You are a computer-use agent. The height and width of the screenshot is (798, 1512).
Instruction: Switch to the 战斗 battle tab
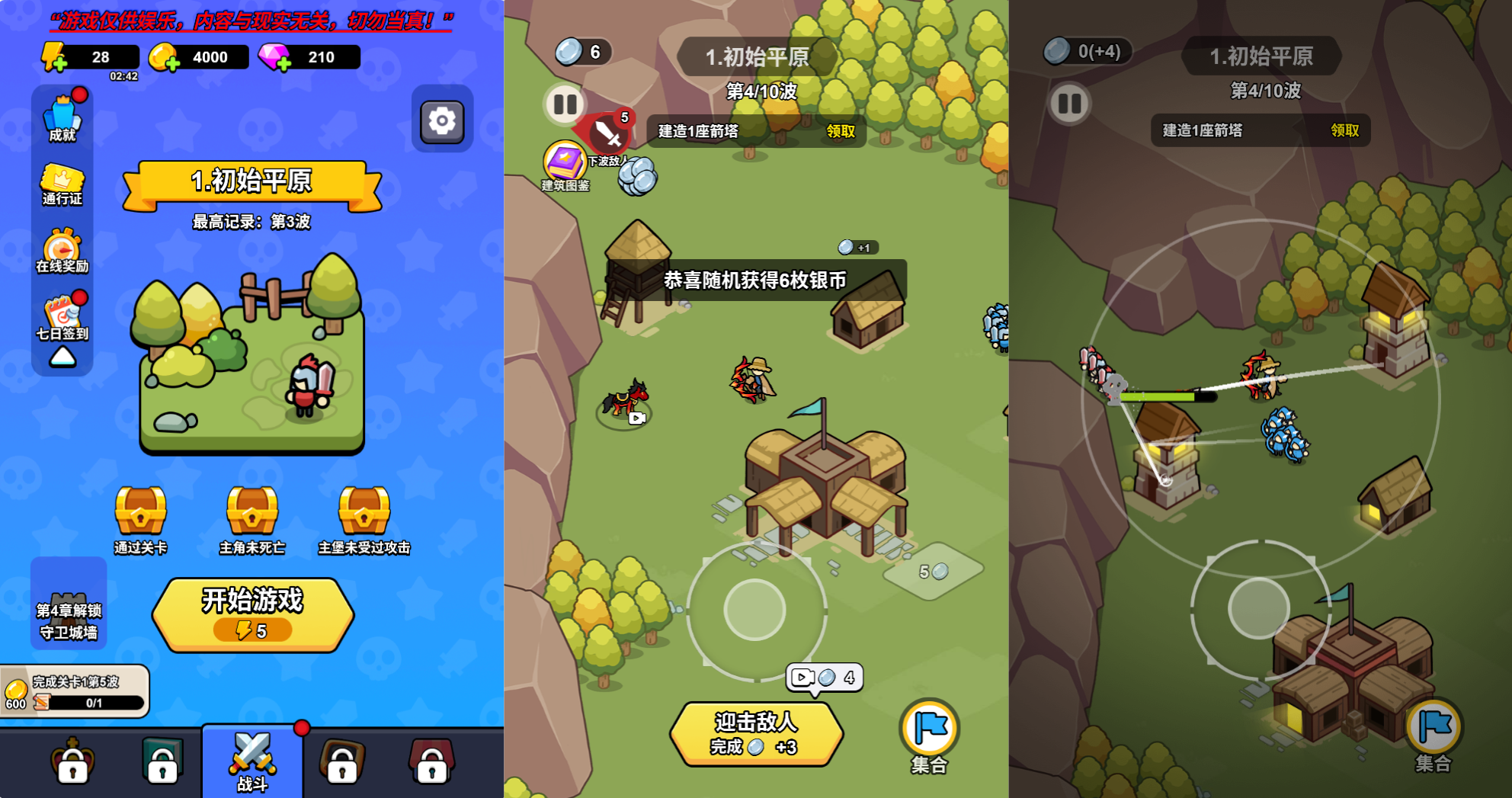pyautogui.click(x=253, y=762)
